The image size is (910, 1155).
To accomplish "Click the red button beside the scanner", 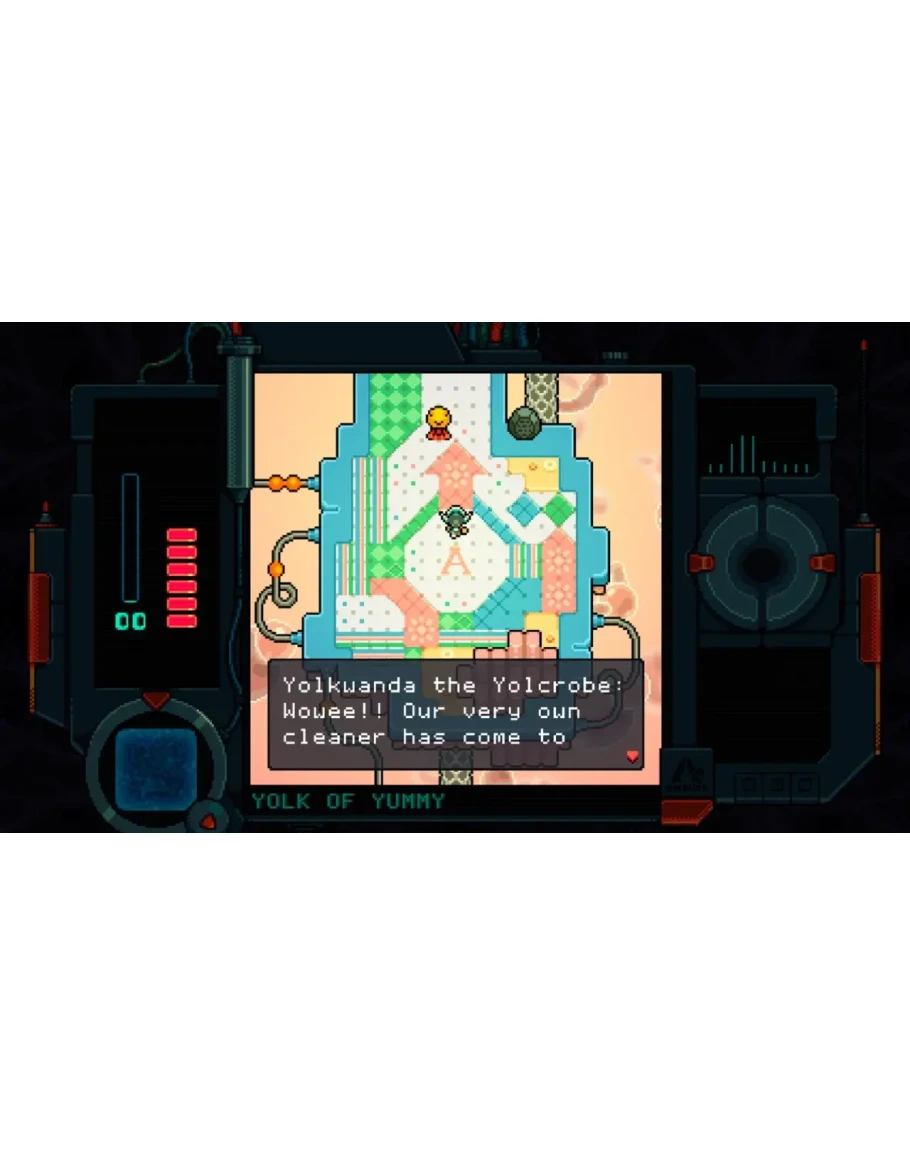I will coord(209,821).
